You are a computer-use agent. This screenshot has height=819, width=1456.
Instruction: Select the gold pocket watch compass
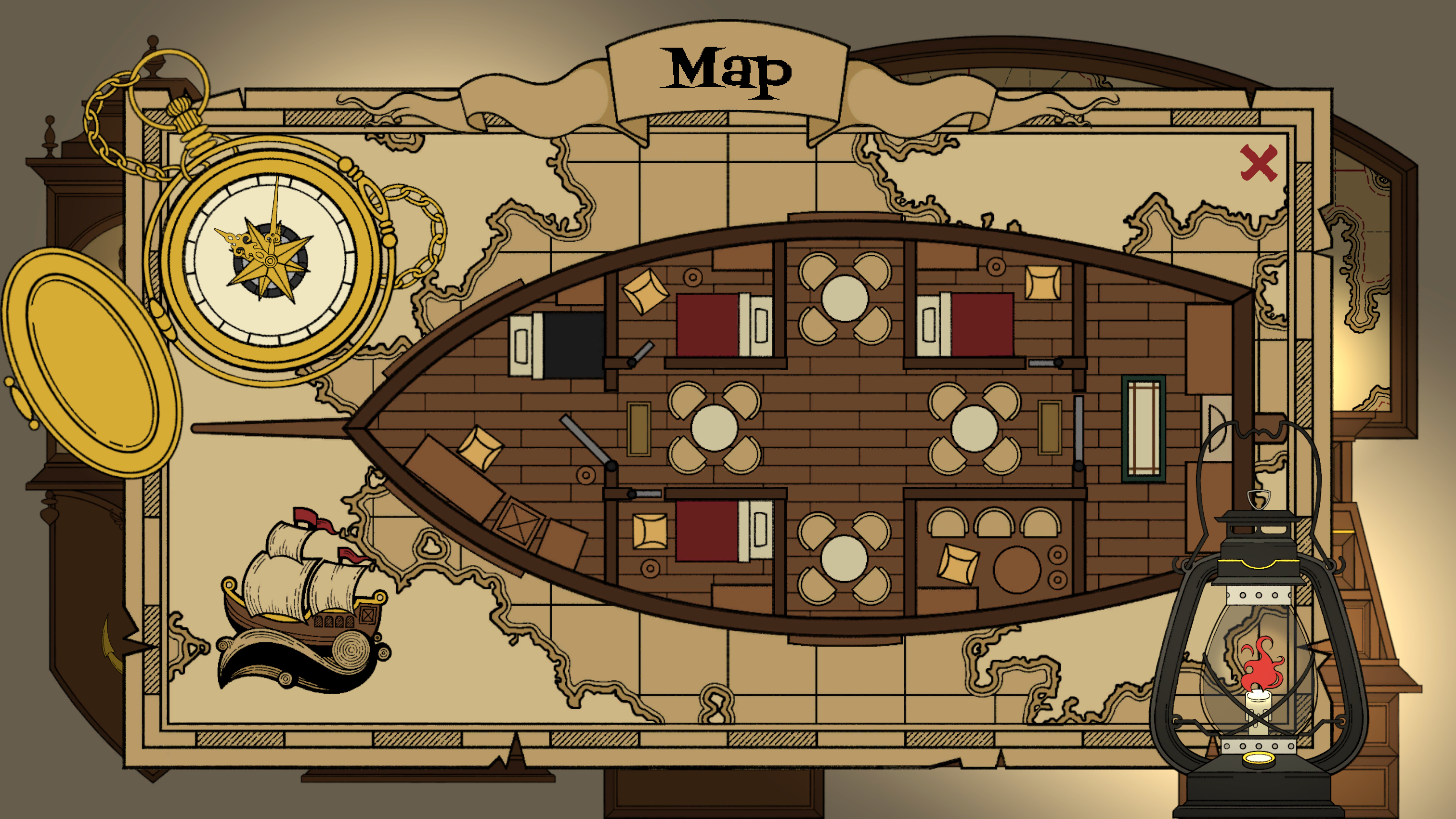point(270,260)
